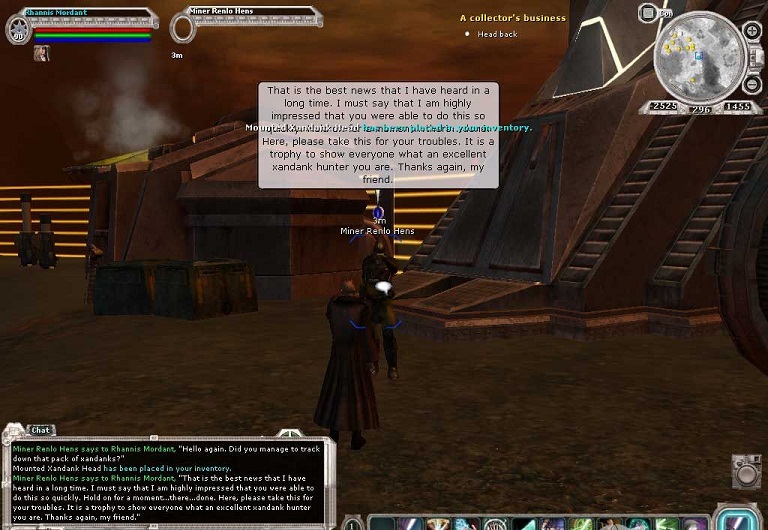This screenshot has height=530, width=768.
Task: Zoom out the radar minimap
Action: pos(751,82)
